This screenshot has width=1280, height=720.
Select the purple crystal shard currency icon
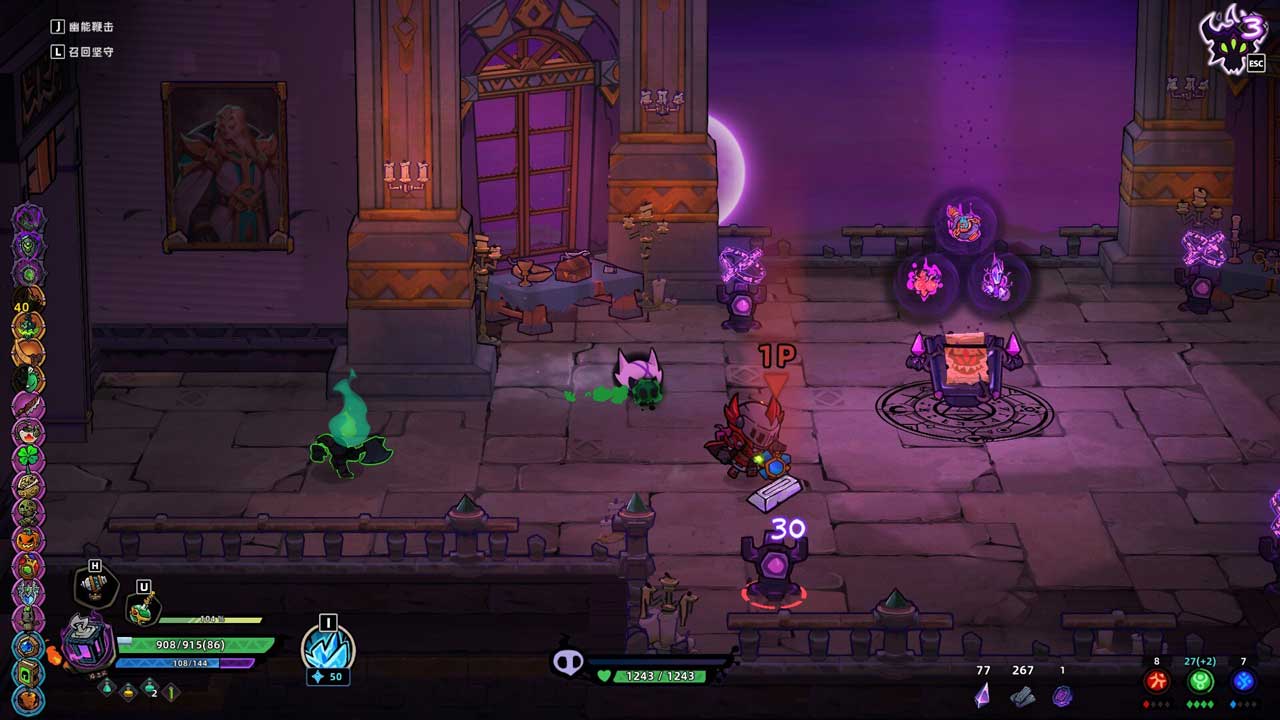point(982,694)
